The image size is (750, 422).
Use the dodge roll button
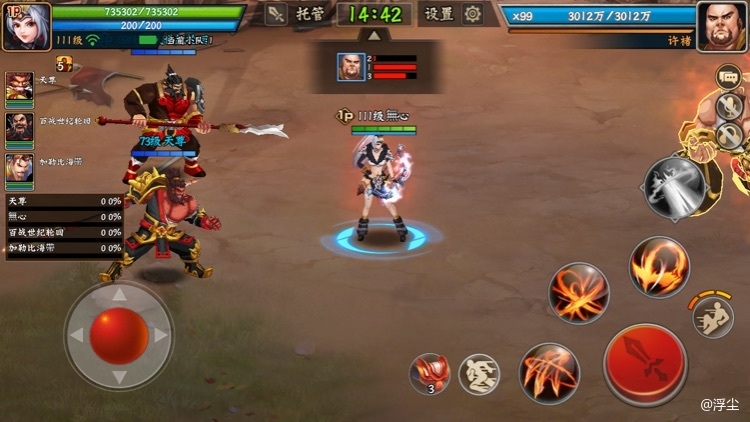(x=713, y=317)
